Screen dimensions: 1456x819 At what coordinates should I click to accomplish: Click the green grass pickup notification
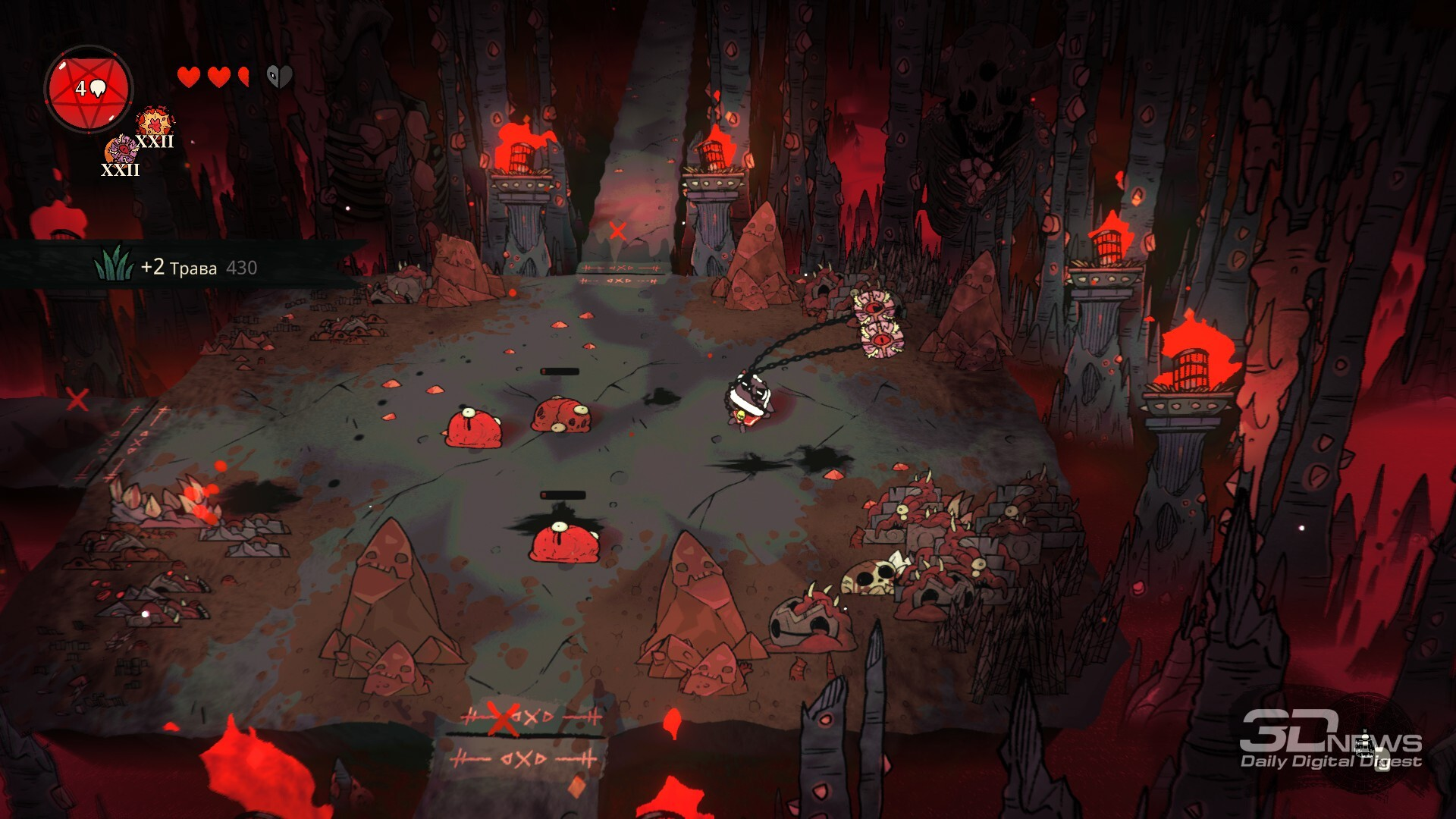(x=177, y=266)
